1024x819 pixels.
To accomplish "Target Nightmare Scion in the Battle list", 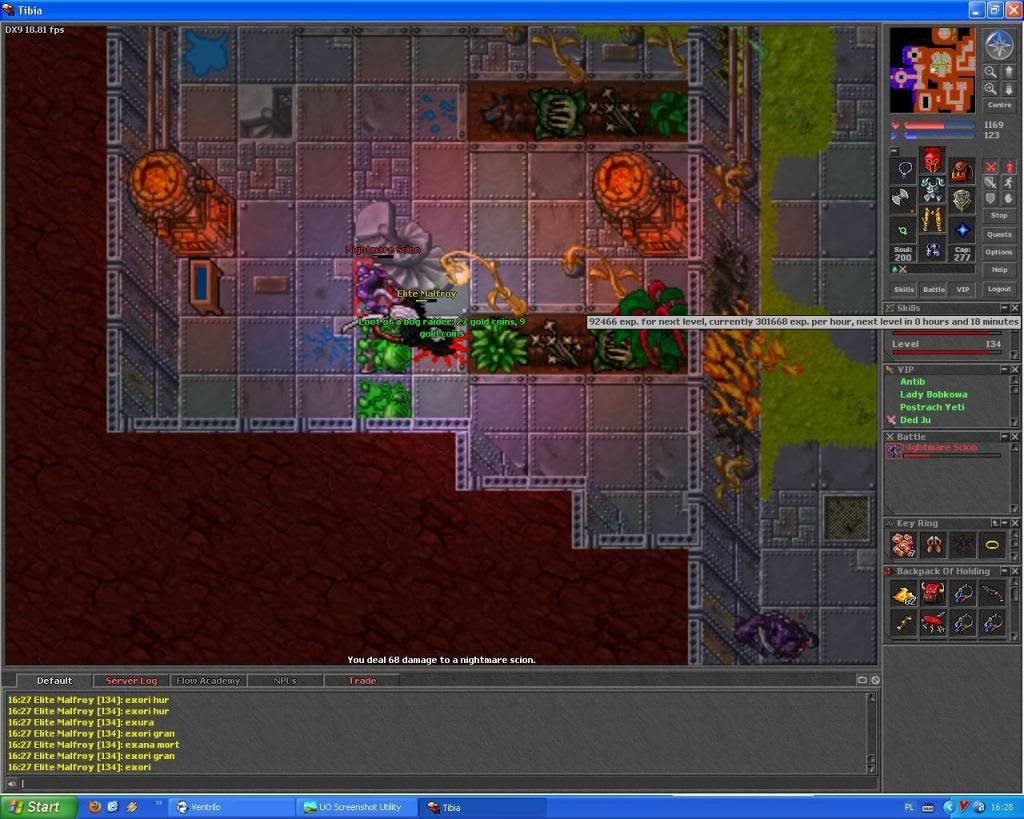I will pyautogui.click(x=940, y=448).
